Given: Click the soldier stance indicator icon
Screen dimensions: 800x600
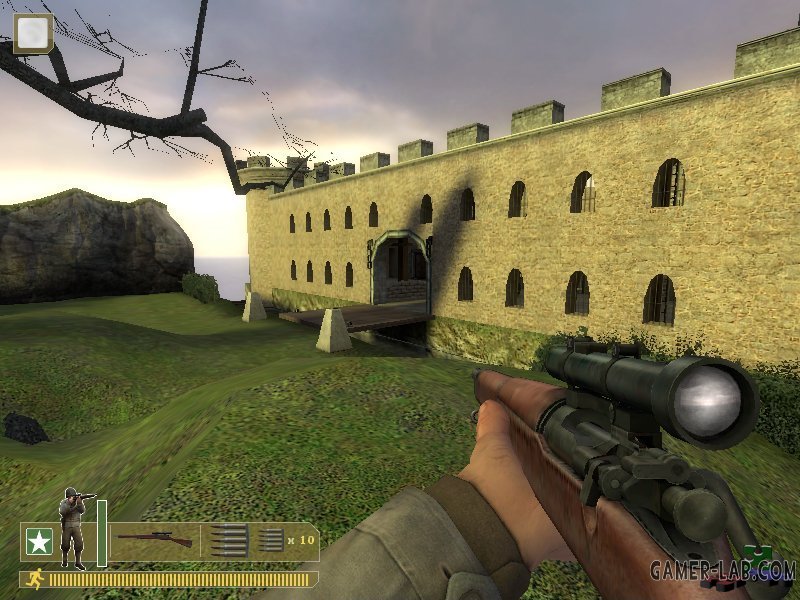Looking at the screenshot, I should coord(73,525).
